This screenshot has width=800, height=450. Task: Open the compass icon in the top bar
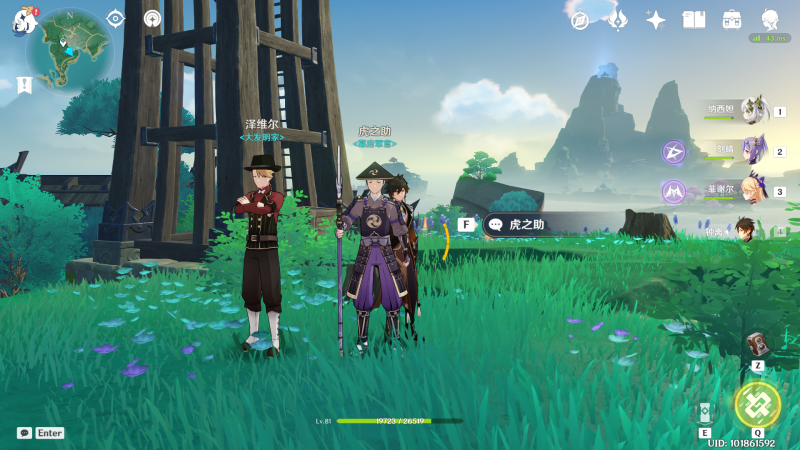tap(580, 20)
